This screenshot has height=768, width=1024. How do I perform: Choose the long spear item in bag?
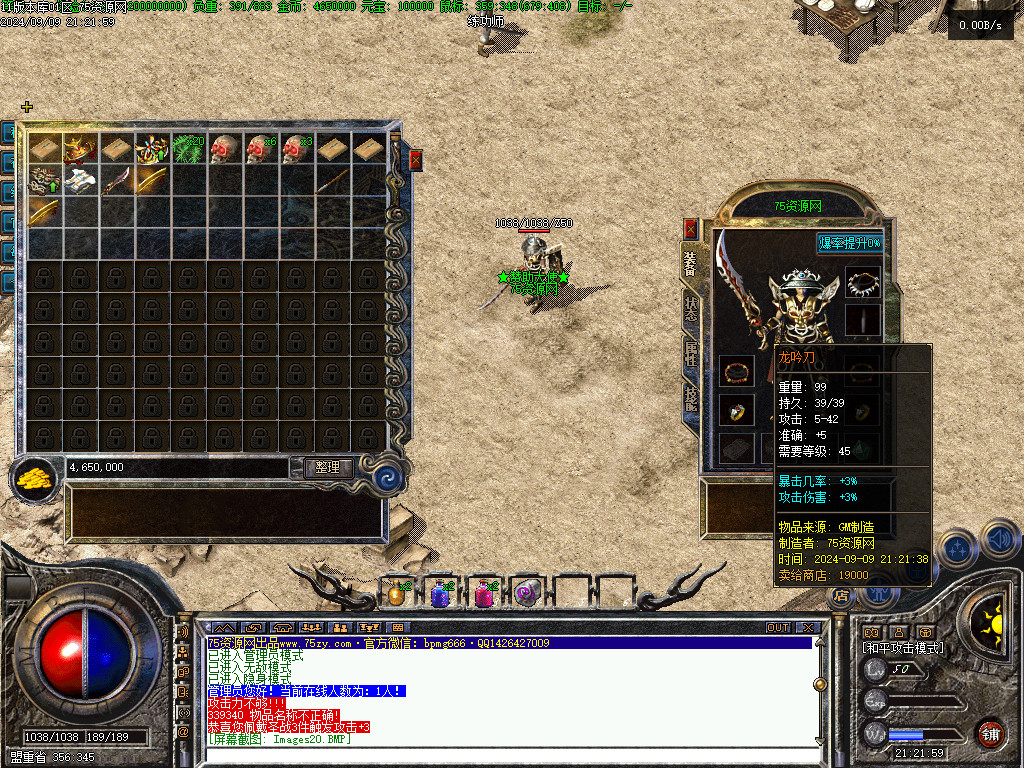[332, 181]
